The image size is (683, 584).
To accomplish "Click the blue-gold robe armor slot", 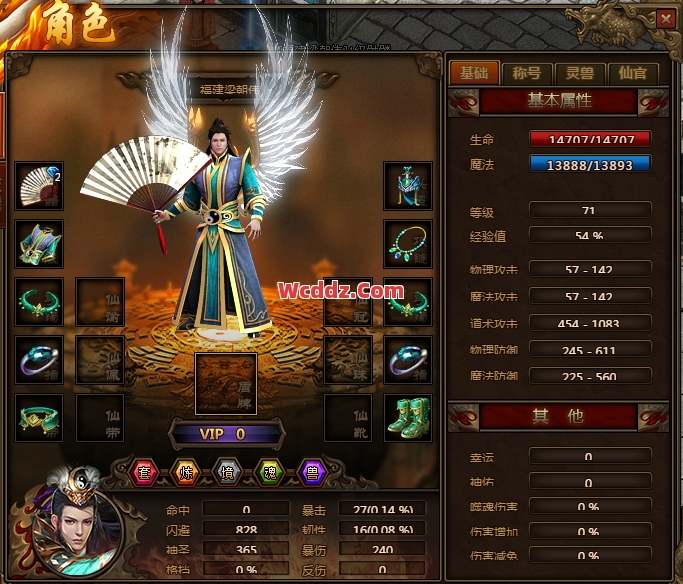I will pyautogui.click(x=40, y=244).
